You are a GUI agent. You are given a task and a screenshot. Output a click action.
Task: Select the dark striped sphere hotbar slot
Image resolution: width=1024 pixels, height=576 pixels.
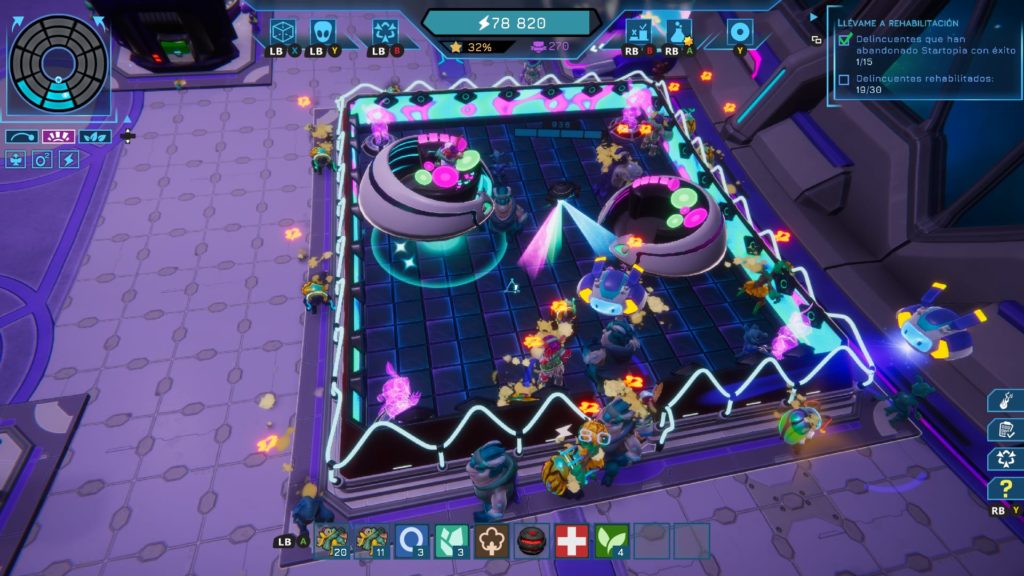pyautogui.click(x=532, y=541)
